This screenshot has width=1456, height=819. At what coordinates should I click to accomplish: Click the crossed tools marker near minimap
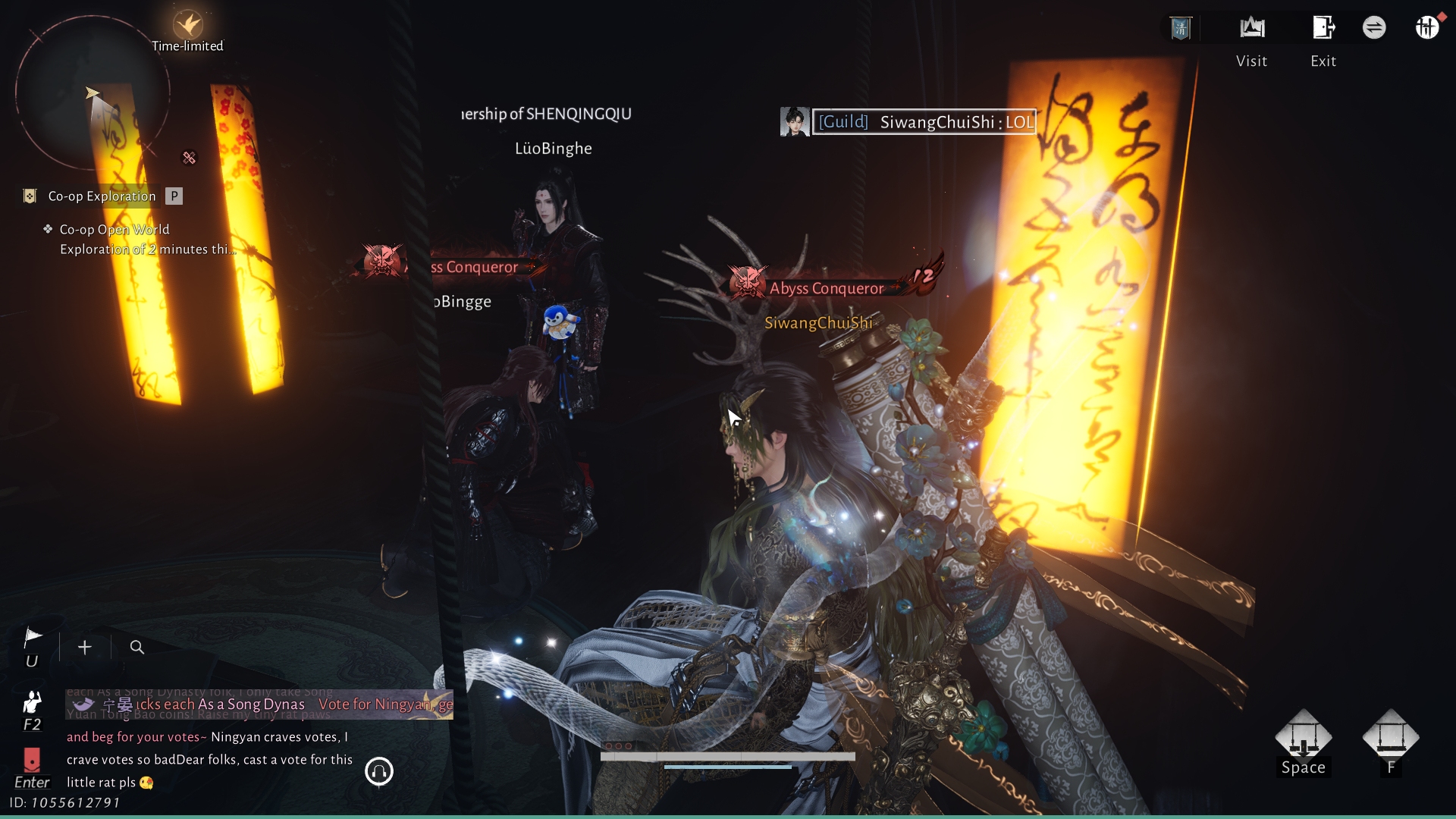click(189, 158)
